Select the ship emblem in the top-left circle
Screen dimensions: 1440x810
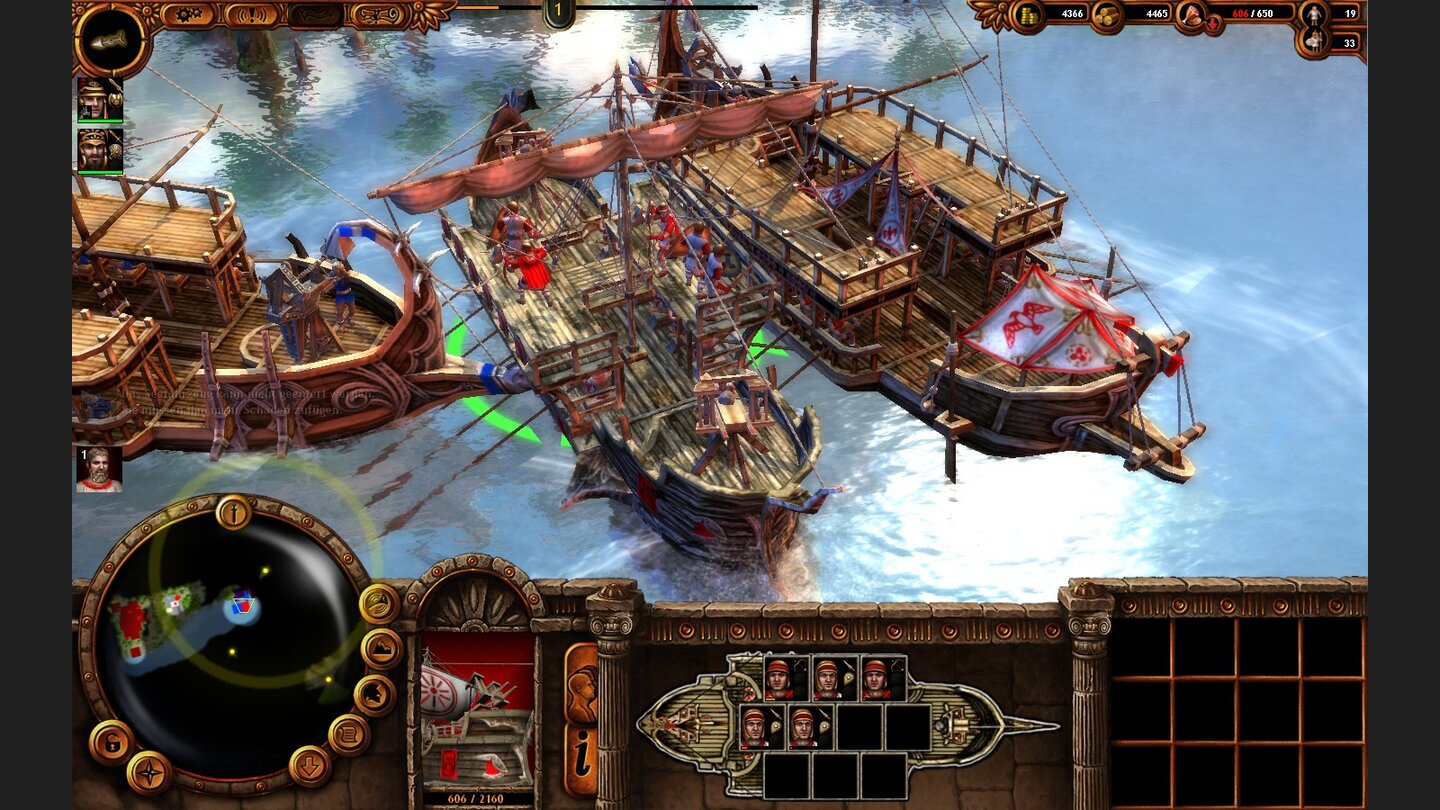click(x=111, y=41)
